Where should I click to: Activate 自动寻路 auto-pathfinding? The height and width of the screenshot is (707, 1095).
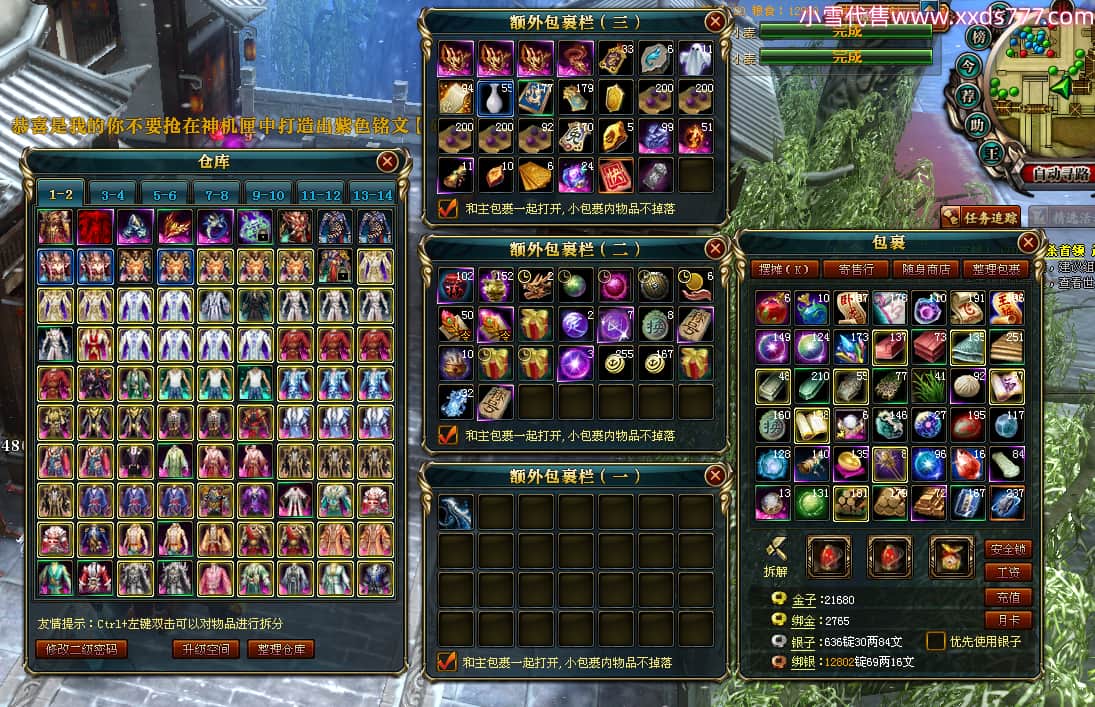(1059, 174)
